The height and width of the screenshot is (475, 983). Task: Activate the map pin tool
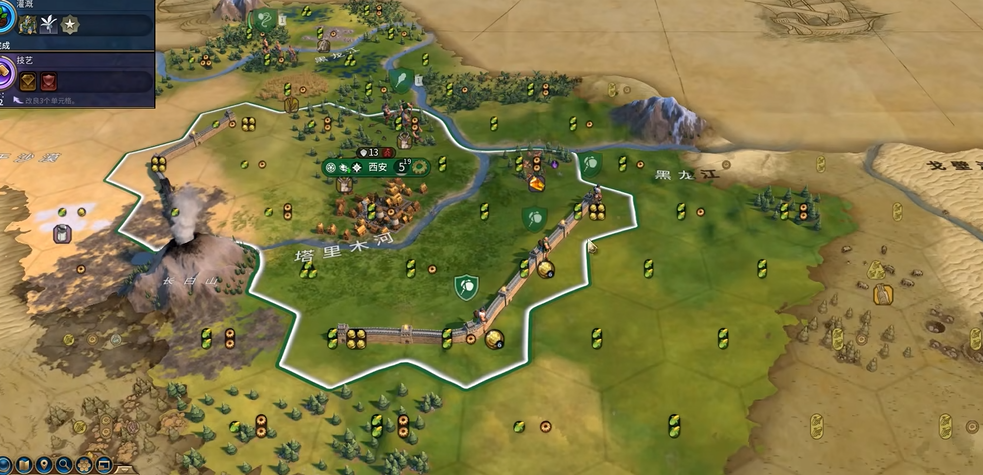pos(43,465)
